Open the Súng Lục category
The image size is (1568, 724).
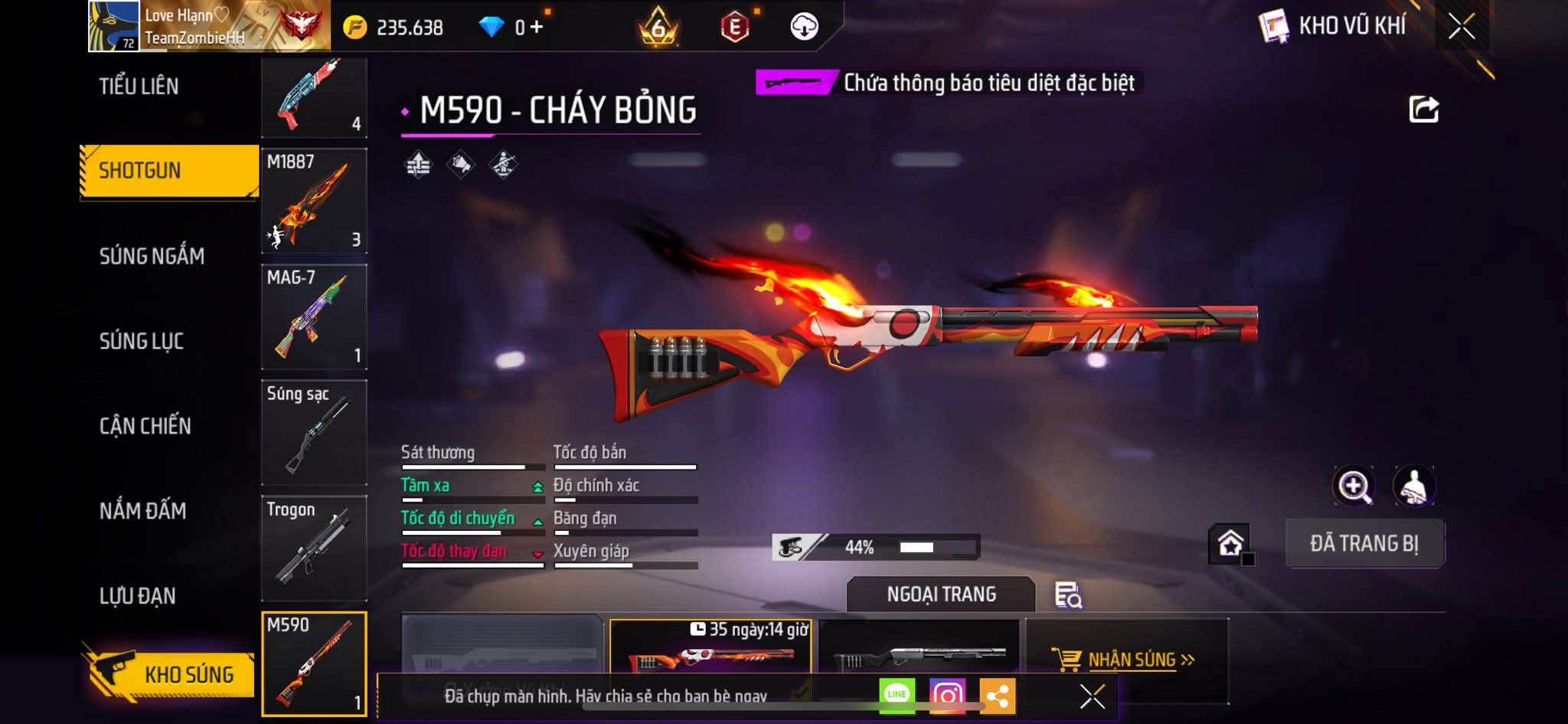(x=142, y=340)
